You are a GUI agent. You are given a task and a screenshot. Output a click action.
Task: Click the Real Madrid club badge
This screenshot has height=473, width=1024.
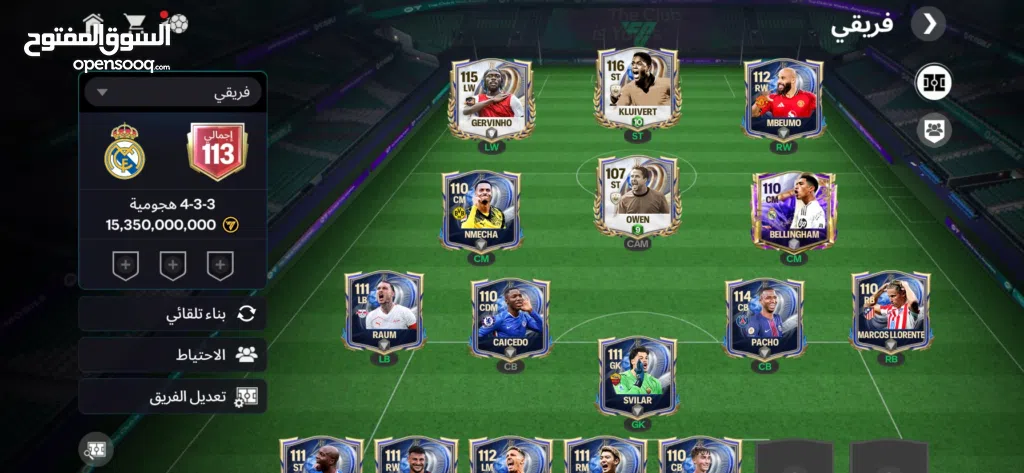pos(125,151)
